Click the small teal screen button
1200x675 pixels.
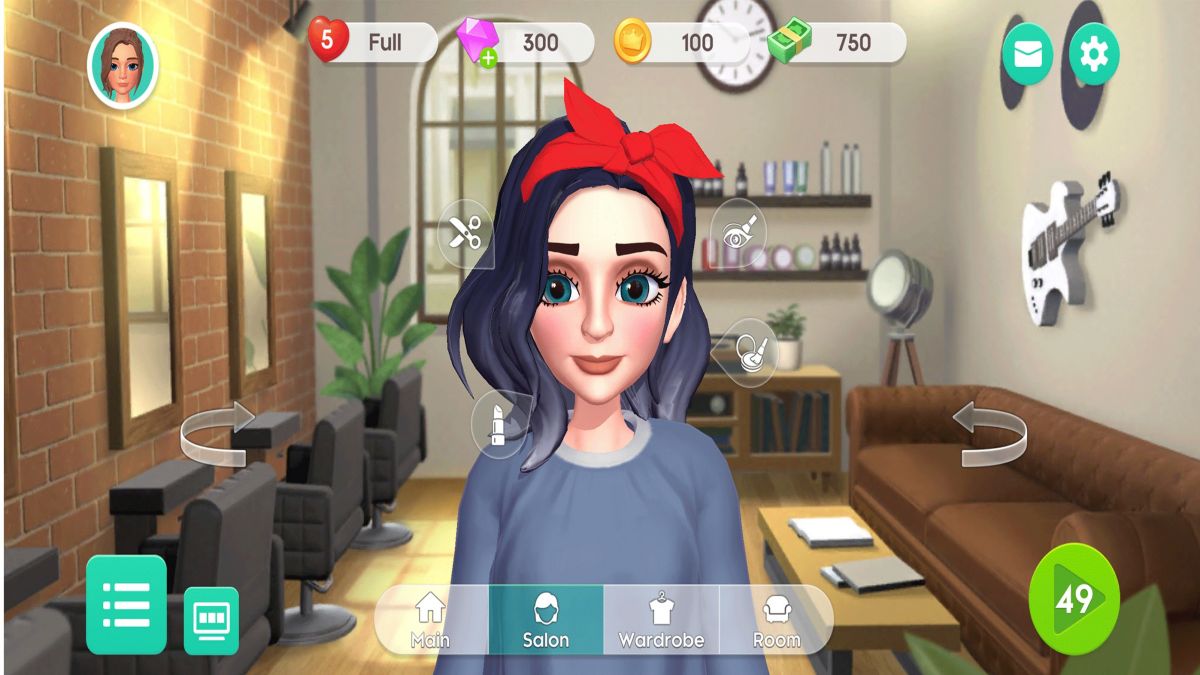point(211,619)
